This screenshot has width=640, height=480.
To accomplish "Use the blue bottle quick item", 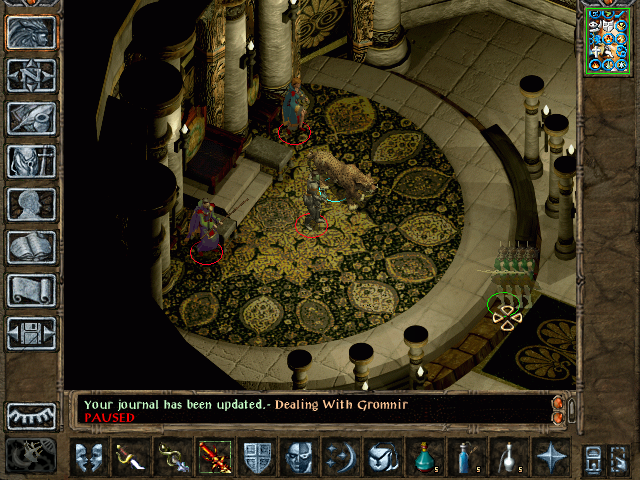I will point(467,457).
